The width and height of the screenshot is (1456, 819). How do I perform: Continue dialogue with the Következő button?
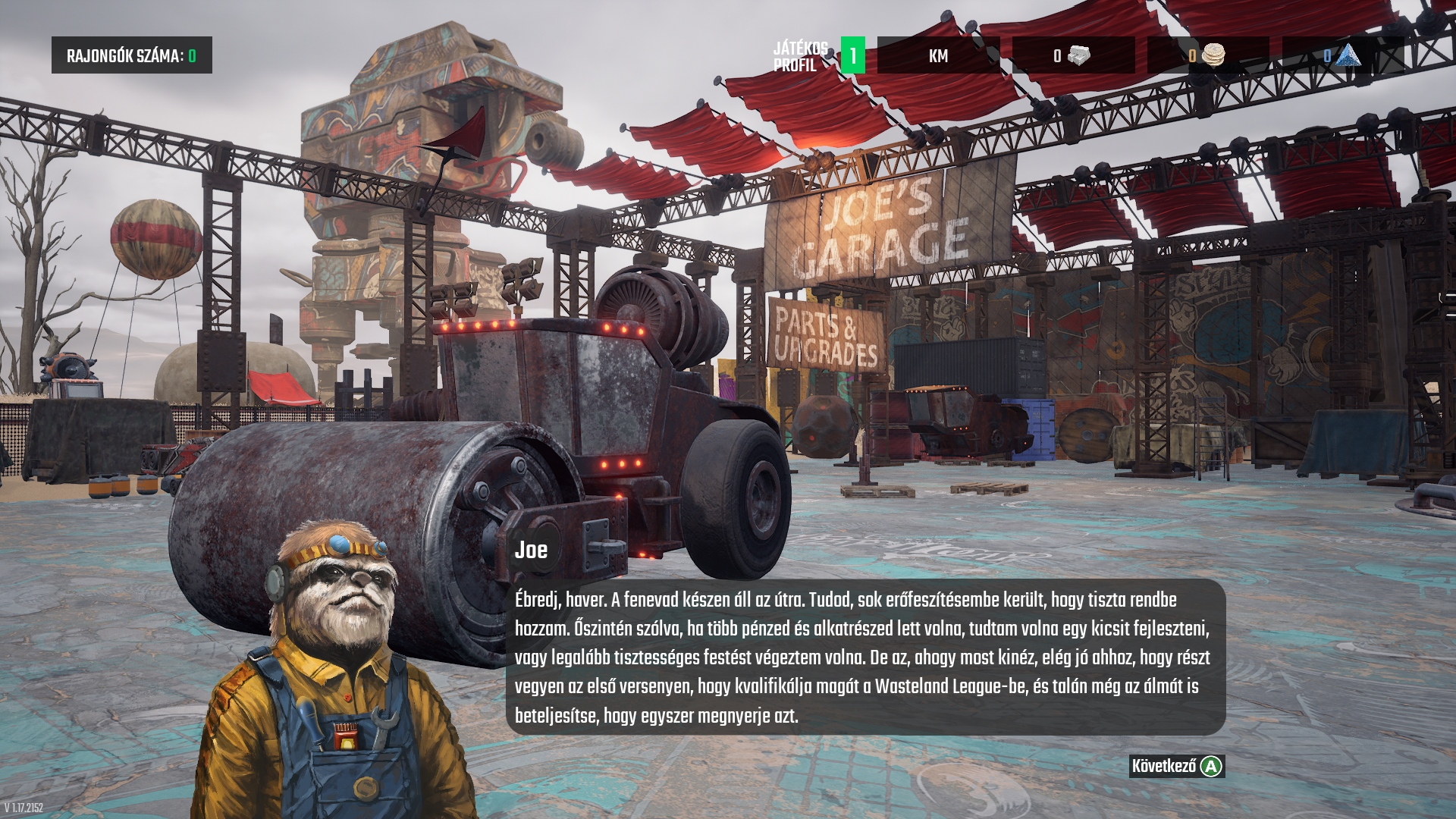click(x=1176, y=767)
